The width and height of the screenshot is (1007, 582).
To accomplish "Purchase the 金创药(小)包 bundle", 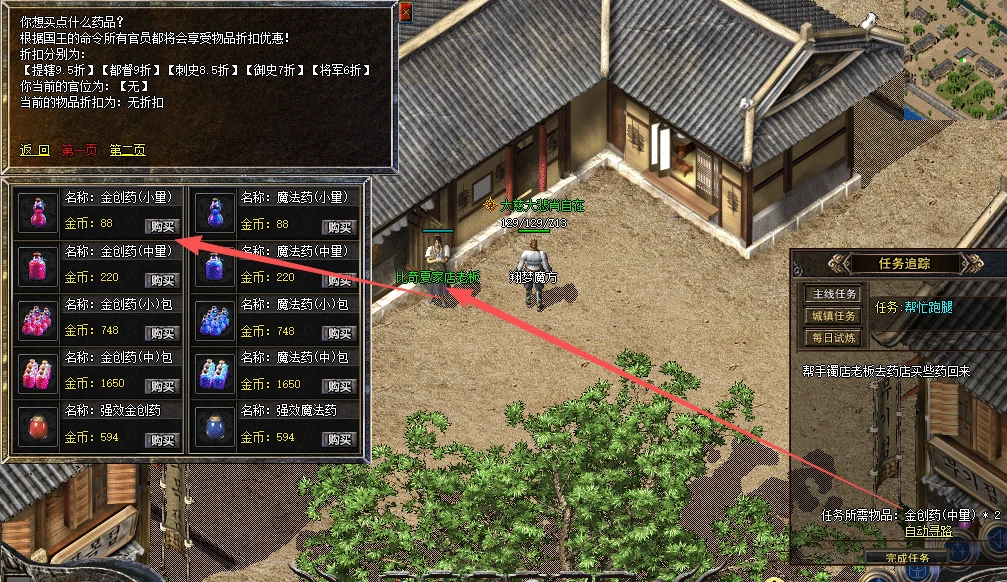I will [x=161, y=333].
